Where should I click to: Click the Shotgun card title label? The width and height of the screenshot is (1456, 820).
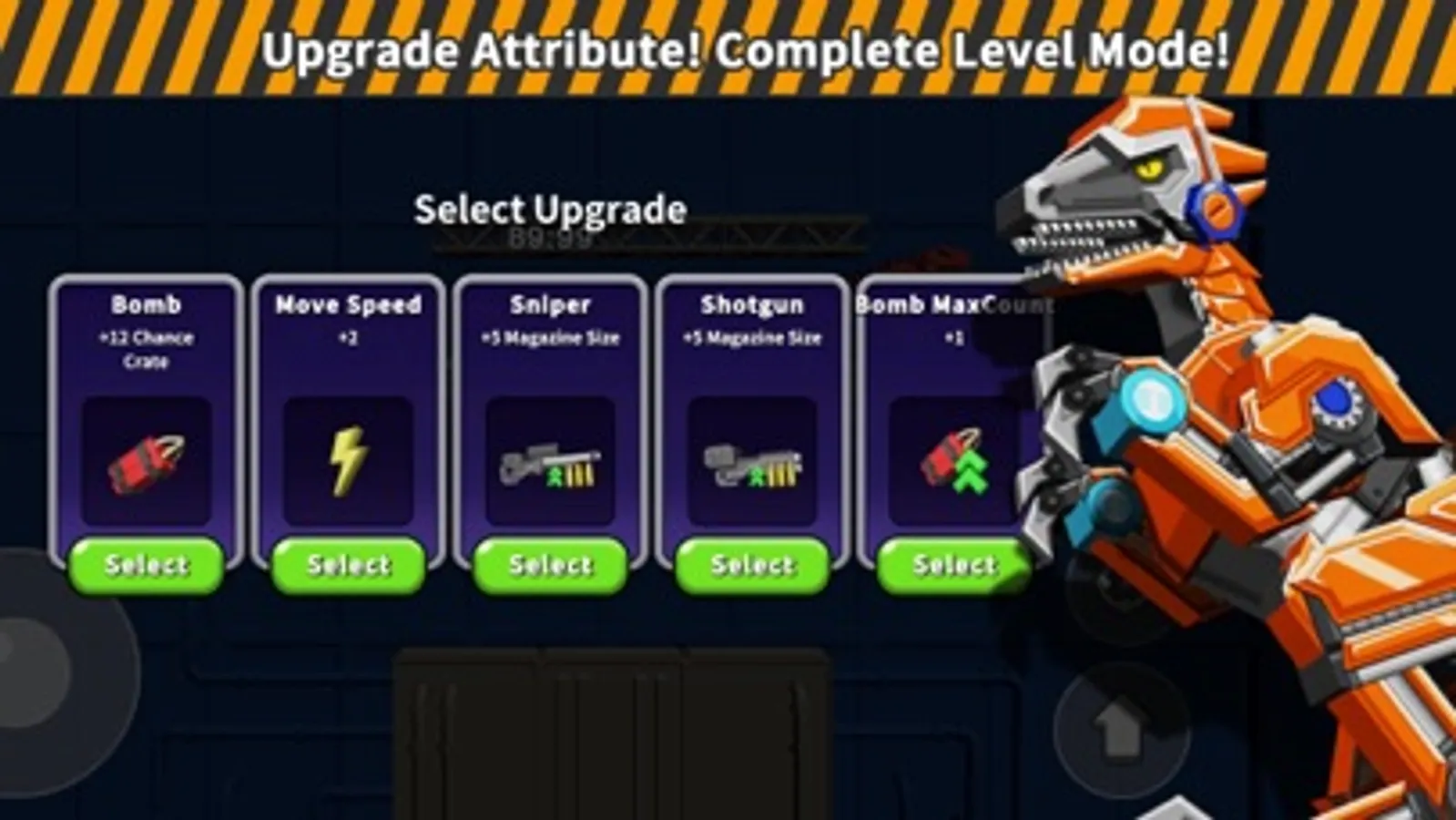(x=751, y=305)
